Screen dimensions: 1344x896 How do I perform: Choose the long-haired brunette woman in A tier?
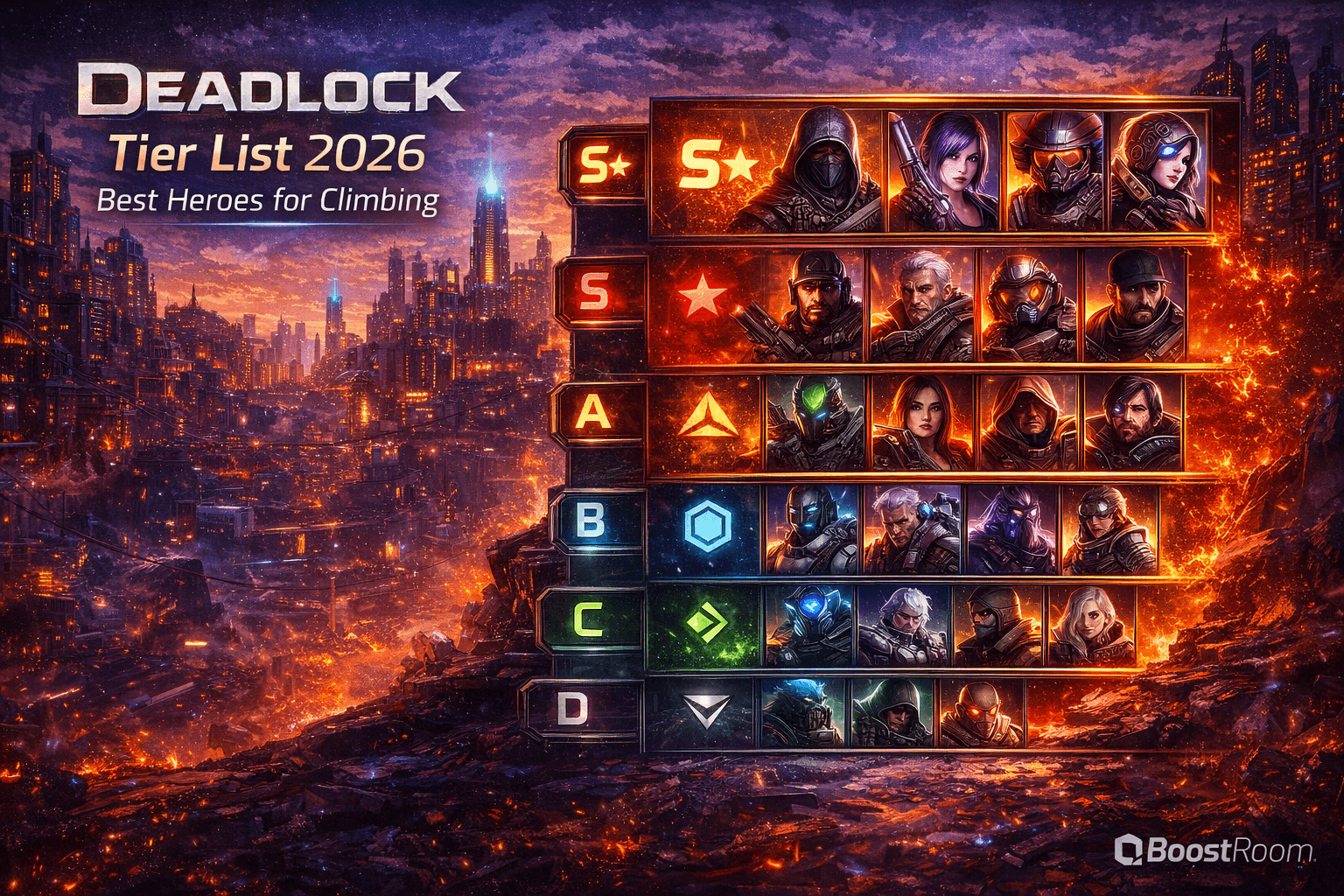click(922, 422)
